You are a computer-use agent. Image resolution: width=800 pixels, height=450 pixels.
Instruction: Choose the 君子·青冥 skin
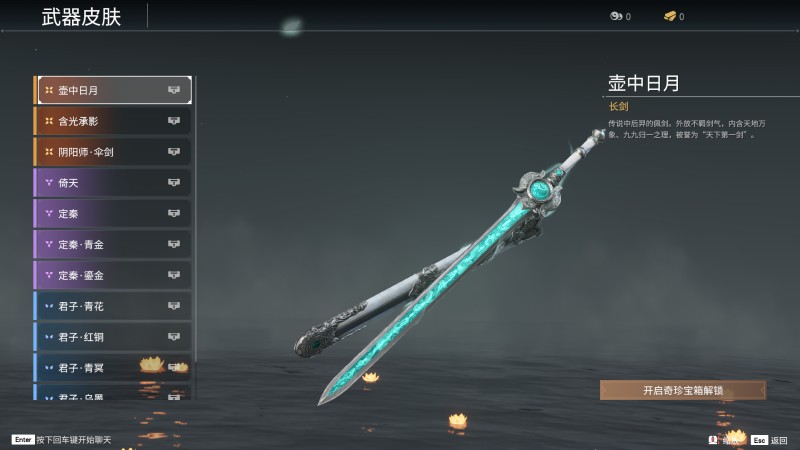[x=113, y=367]
